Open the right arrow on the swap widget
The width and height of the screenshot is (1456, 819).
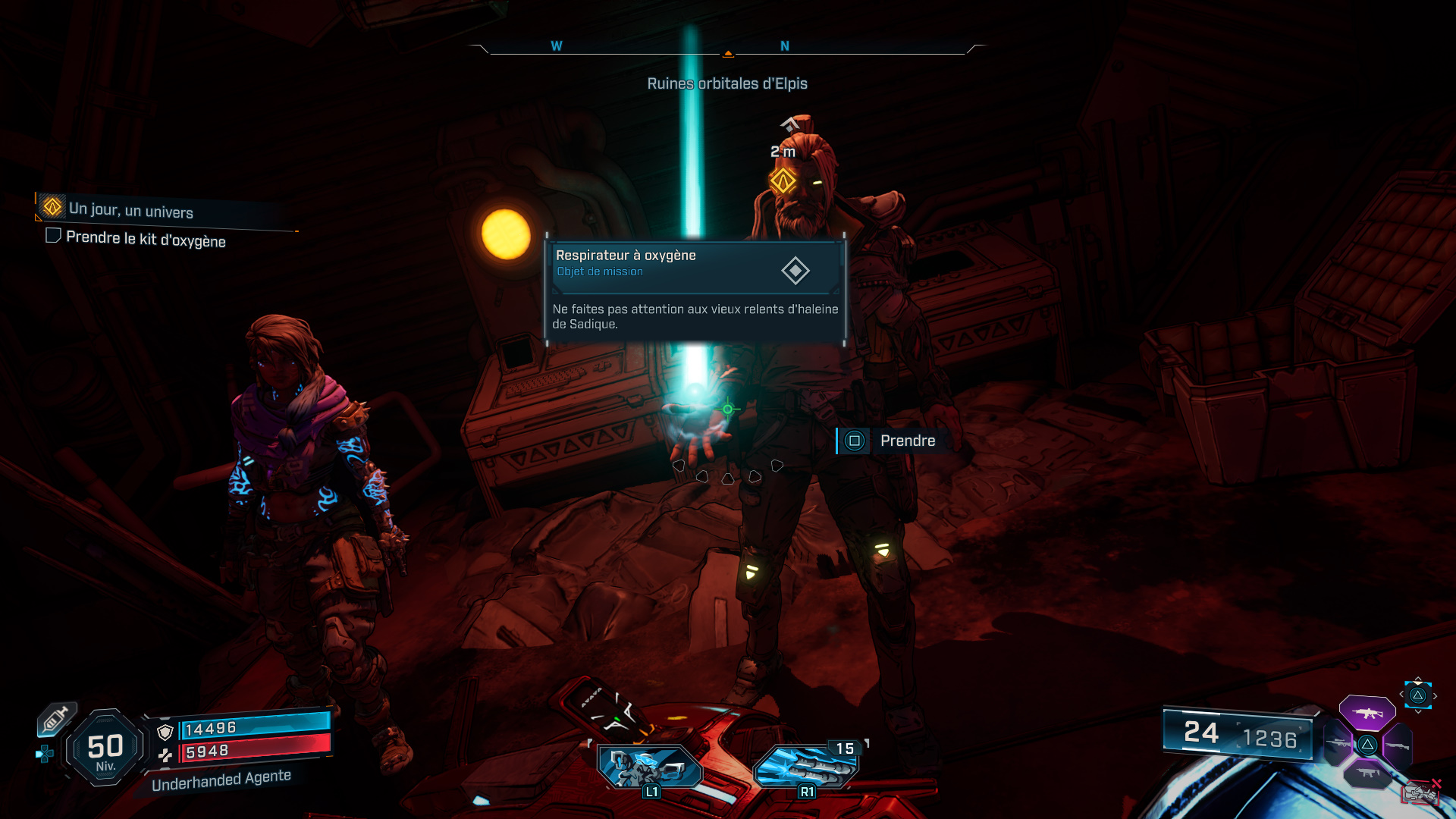[x=1436, y=695]
